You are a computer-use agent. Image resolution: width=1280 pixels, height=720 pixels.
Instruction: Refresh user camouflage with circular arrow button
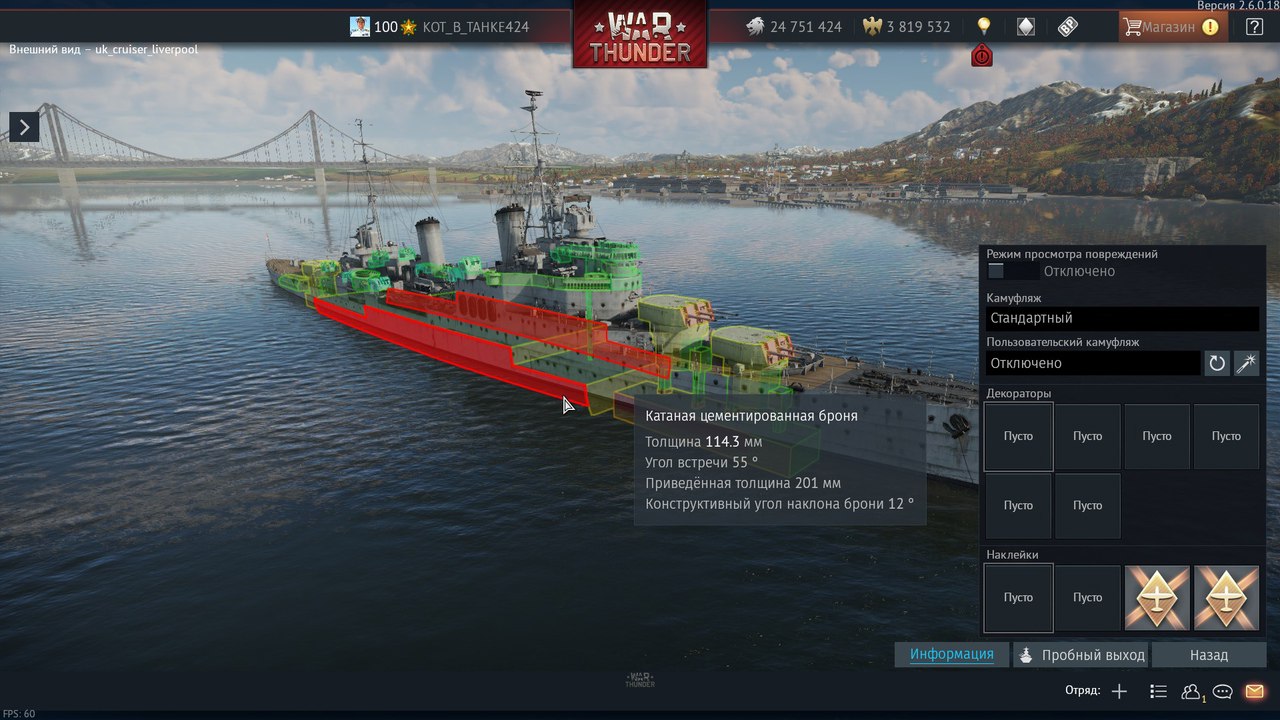(x=1217, y=363)
